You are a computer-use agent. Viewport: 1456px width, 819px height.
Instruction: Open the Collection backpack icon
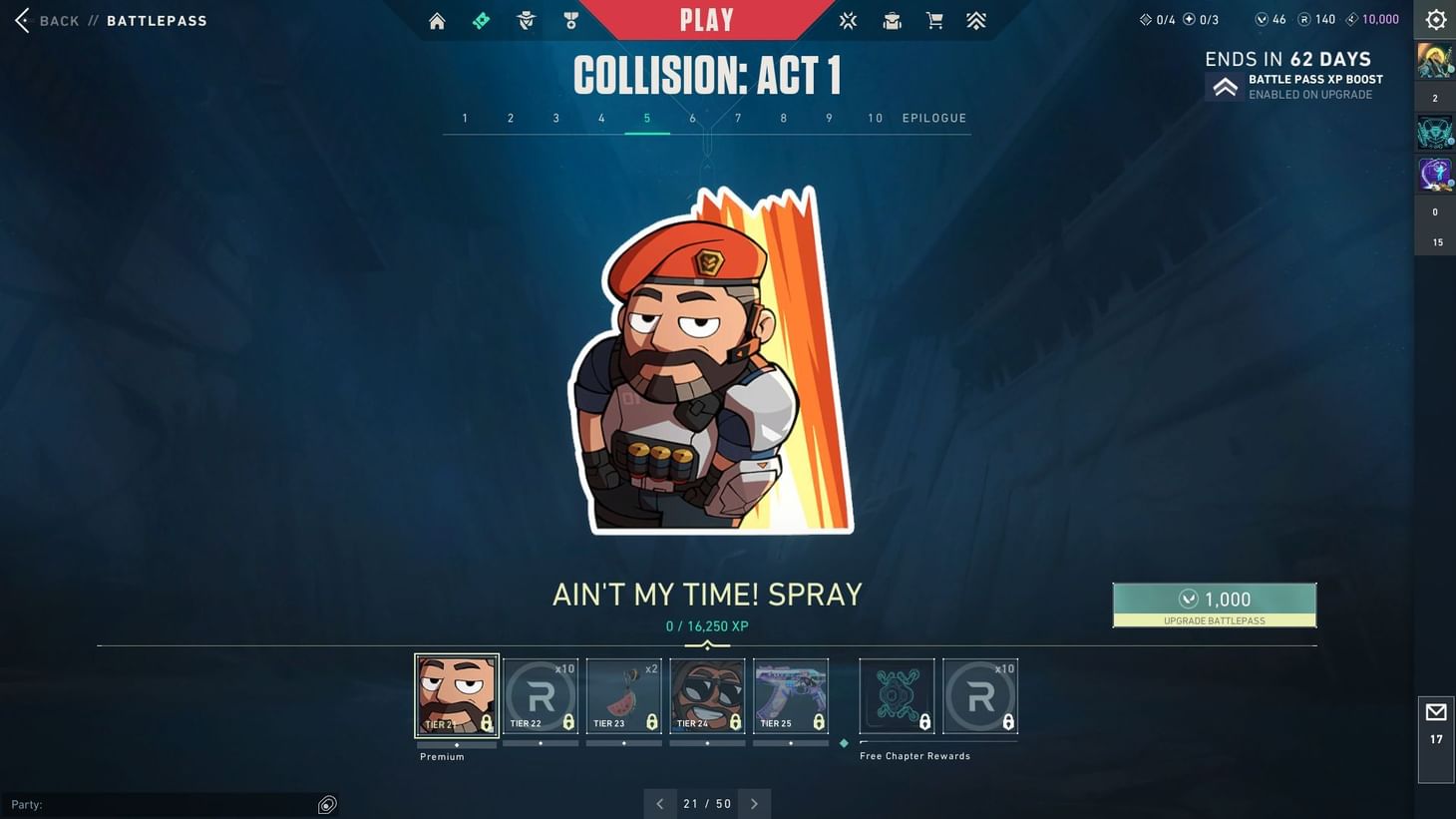[x=892, y=20]
